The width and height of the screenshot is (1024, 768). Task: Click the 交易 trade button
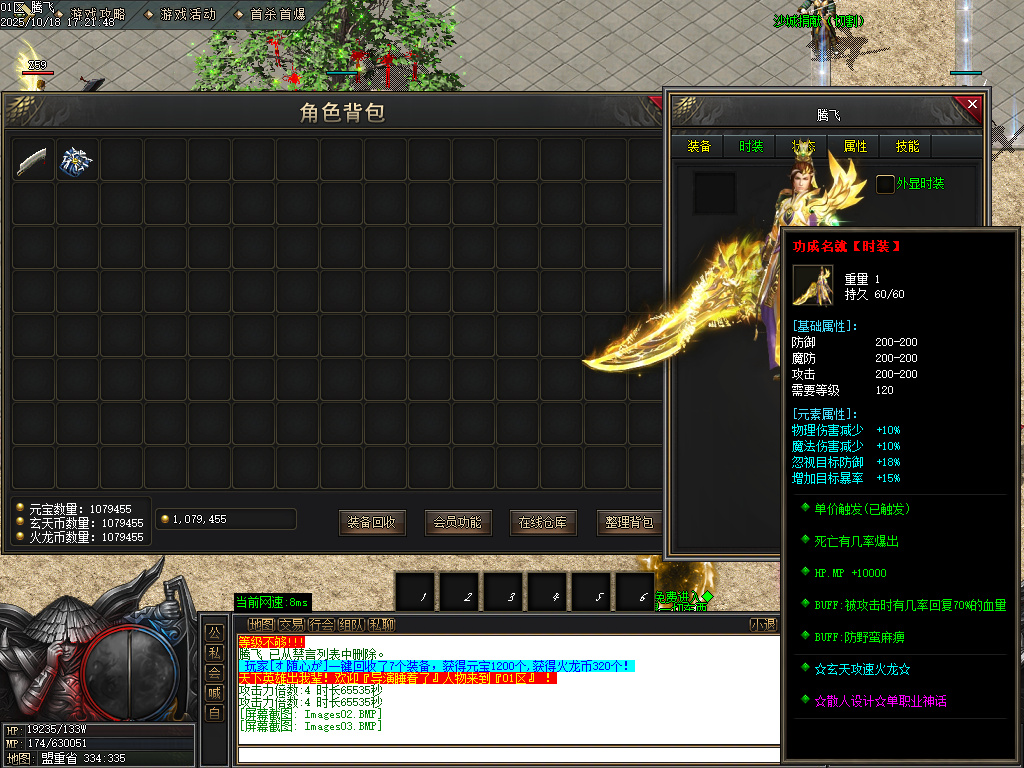pyautogui.click(x=291, y=625)
